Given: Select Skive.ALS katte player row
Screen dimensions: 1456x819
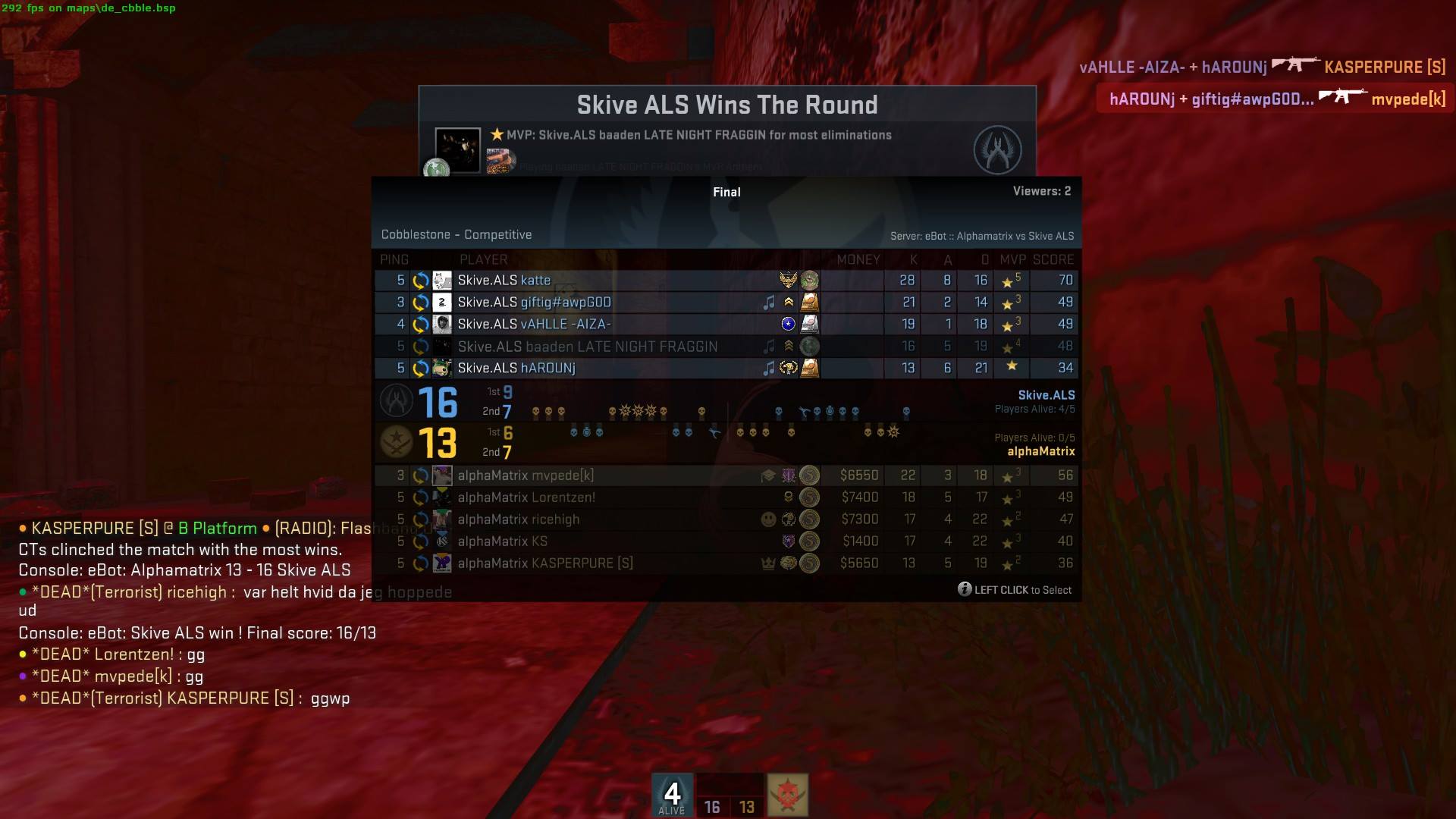Looking at the screenshot, I should coord(607,281).
